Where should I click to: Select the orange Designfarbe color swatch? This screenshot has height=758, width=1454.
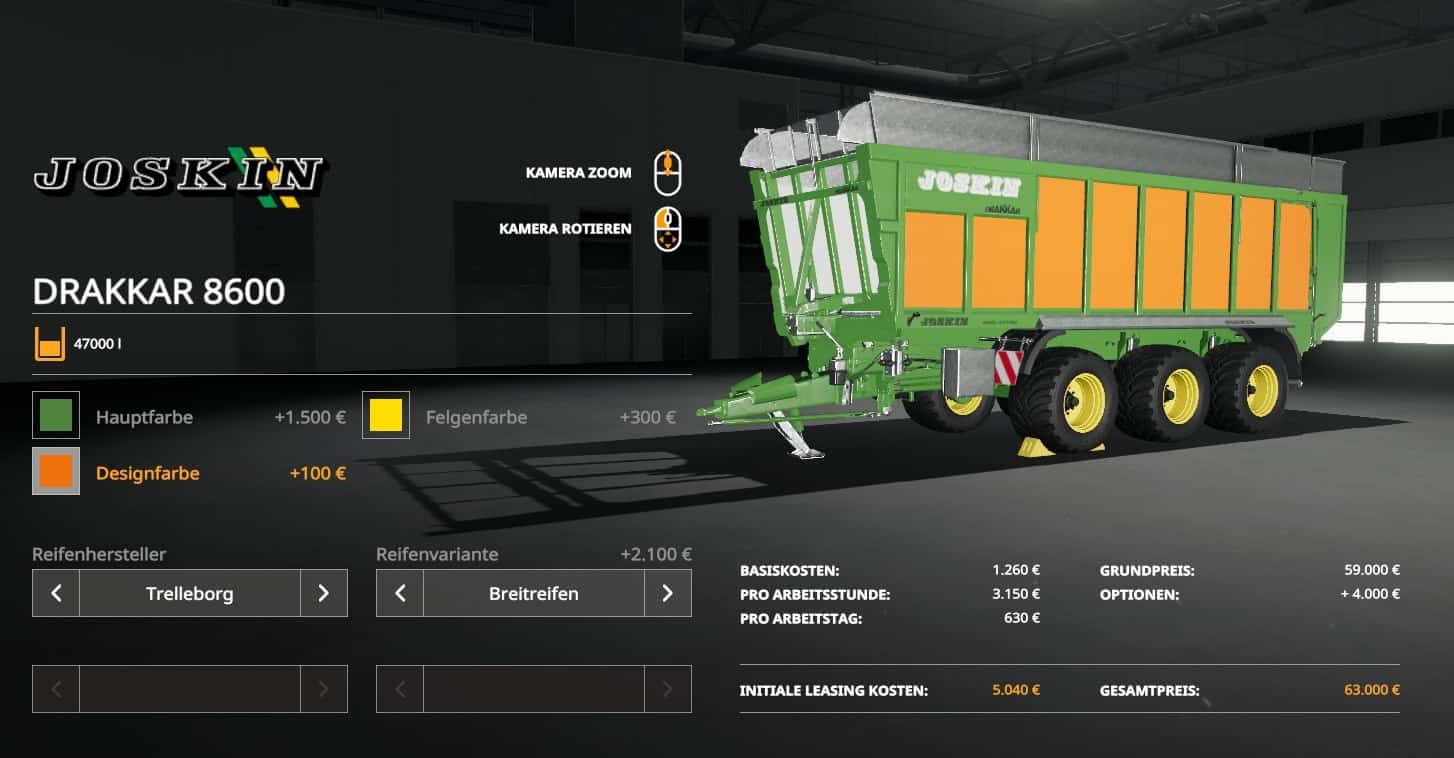tap(56, 472)
